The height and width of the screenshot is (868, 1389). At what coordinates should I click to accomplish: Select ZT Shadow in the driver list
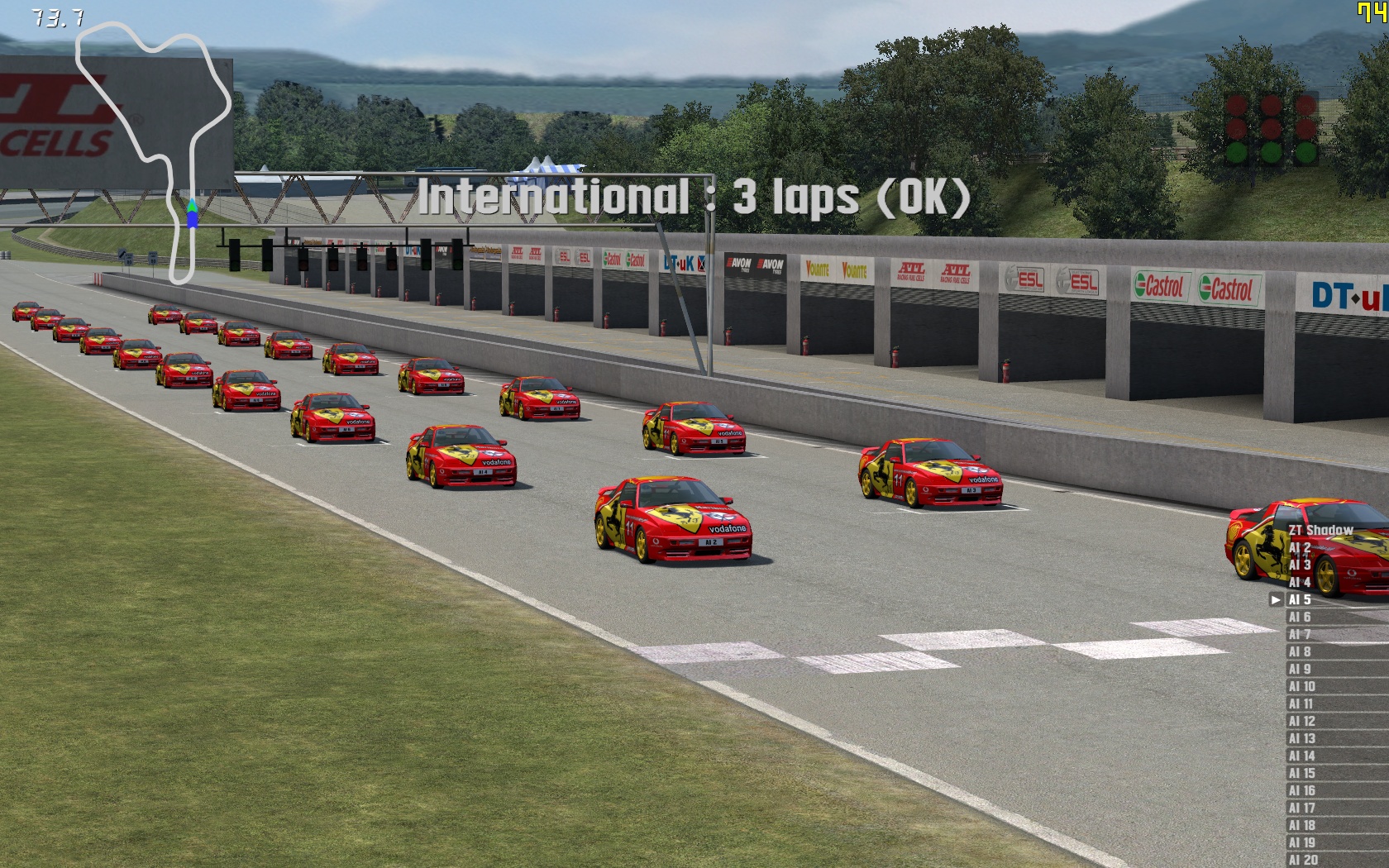1320,530
